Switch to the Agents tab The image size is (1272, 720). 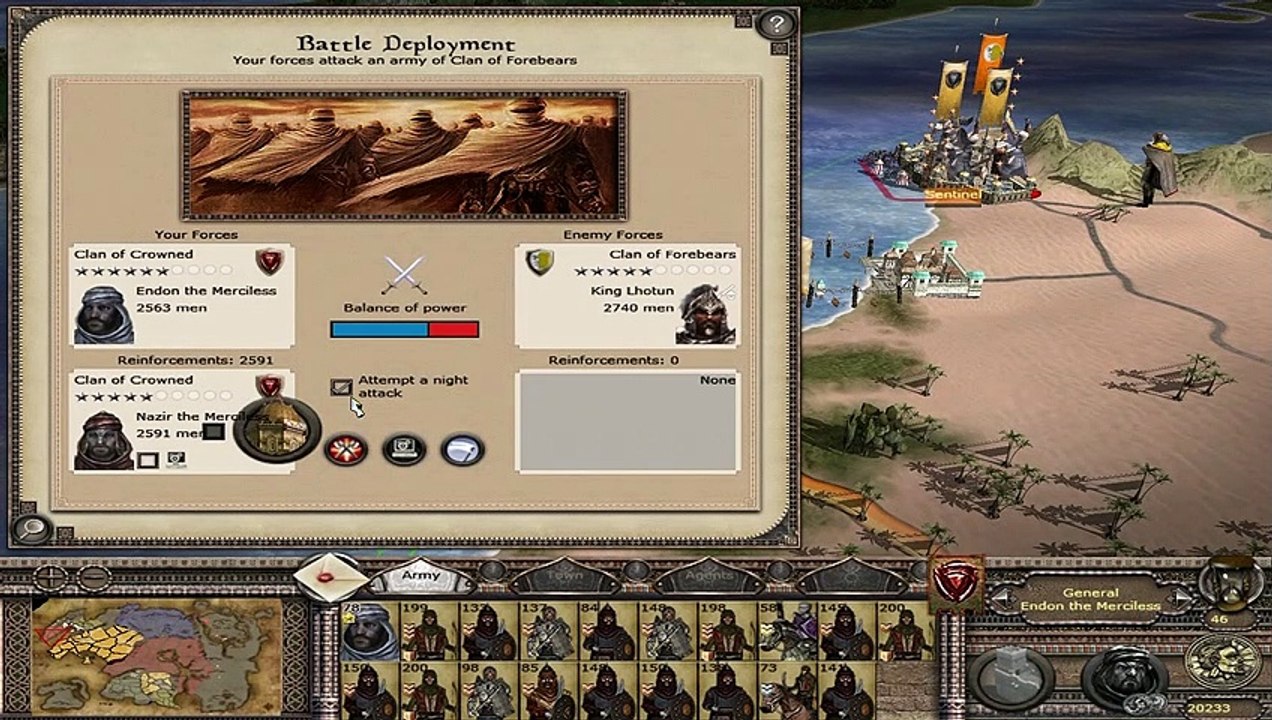coord(709,577)
